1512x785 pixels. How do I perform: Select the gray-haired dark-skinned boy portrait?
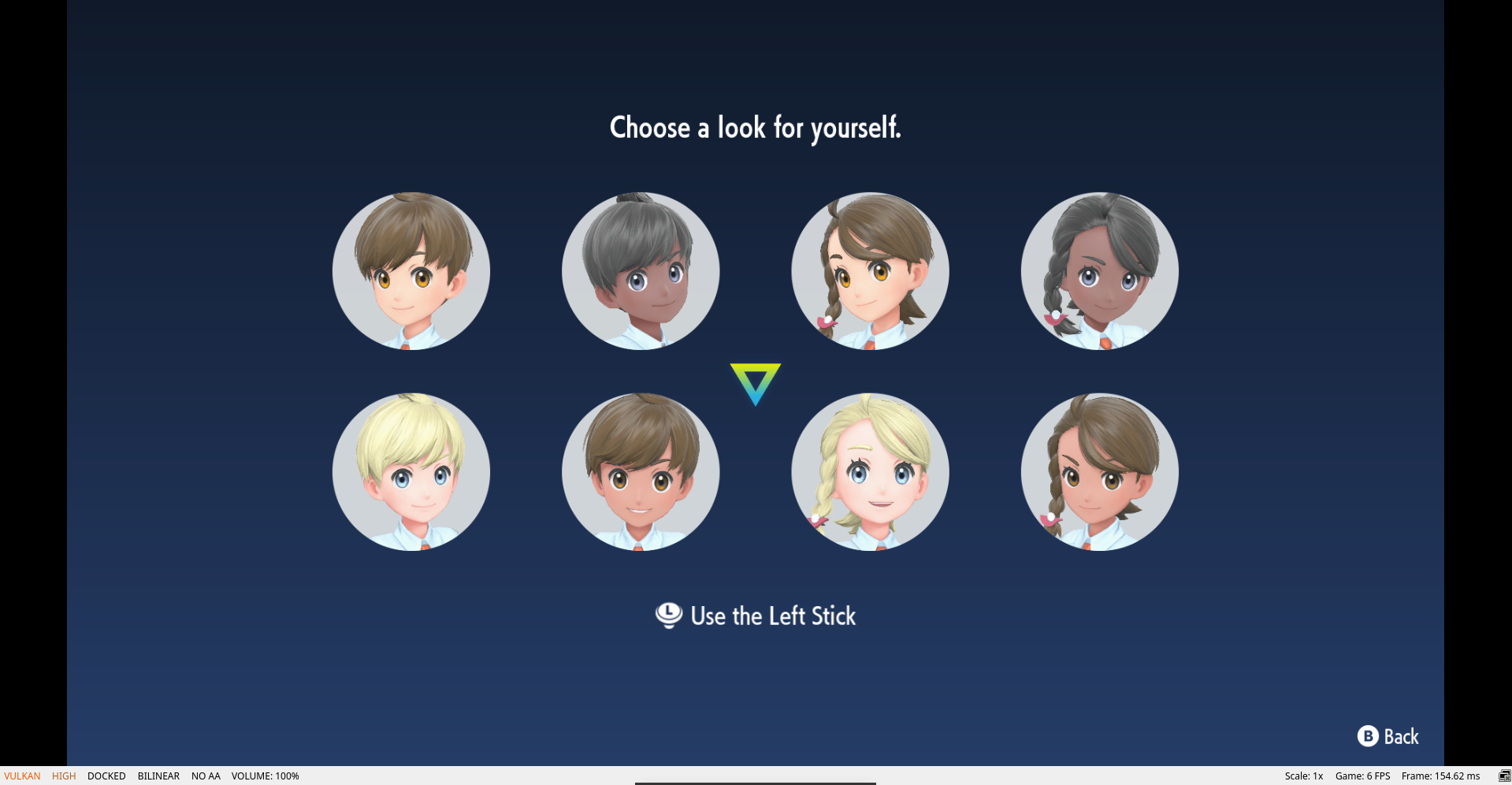tap(641, 271)
